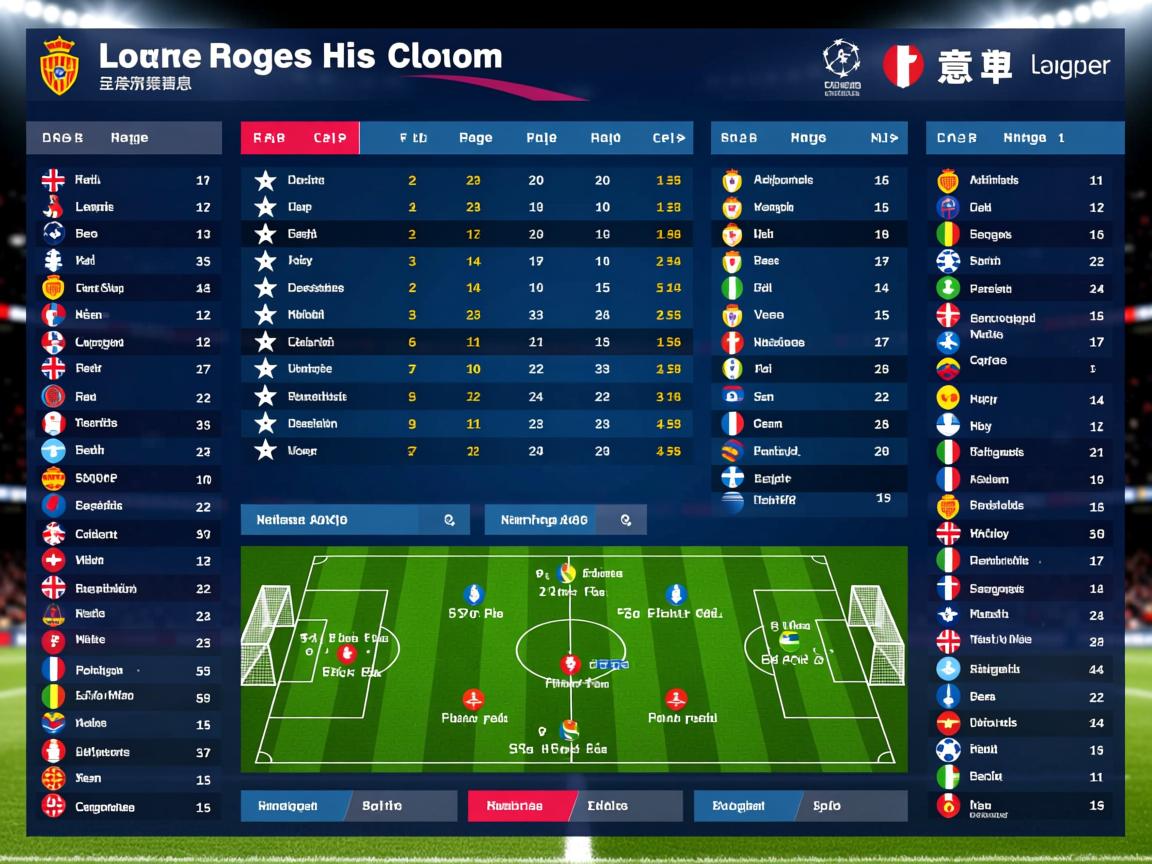Pick the Siriigabb row in the right list
The width and height of the screenshot is (1152, 864).
point(1024,669)
